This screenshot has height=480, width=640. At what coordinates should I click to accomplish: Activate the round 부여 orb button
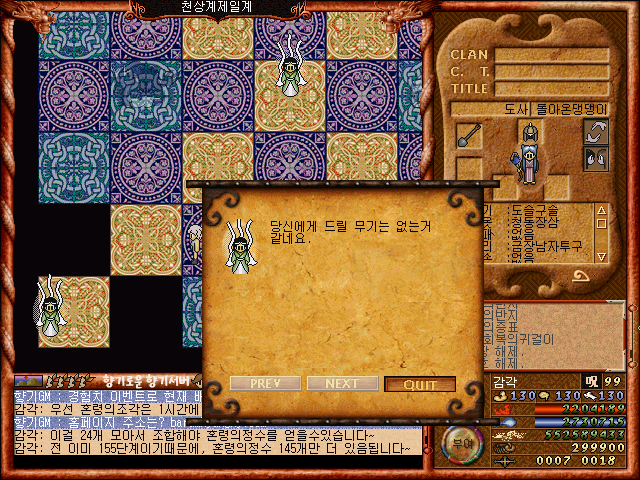click(460, 443)
